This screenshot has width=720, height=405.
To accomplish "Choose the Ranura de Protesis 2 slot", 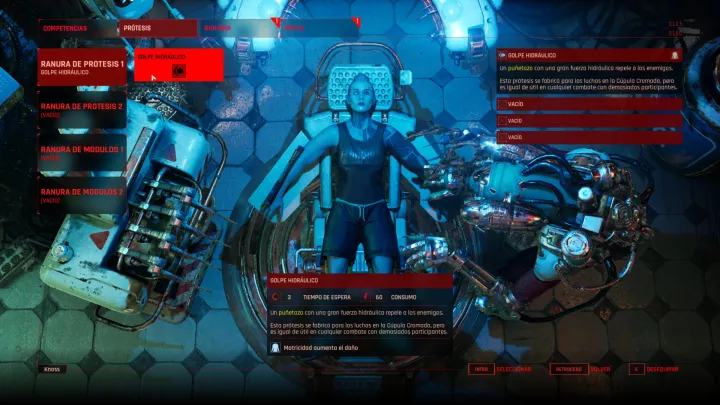I will [x=82, y=109].
